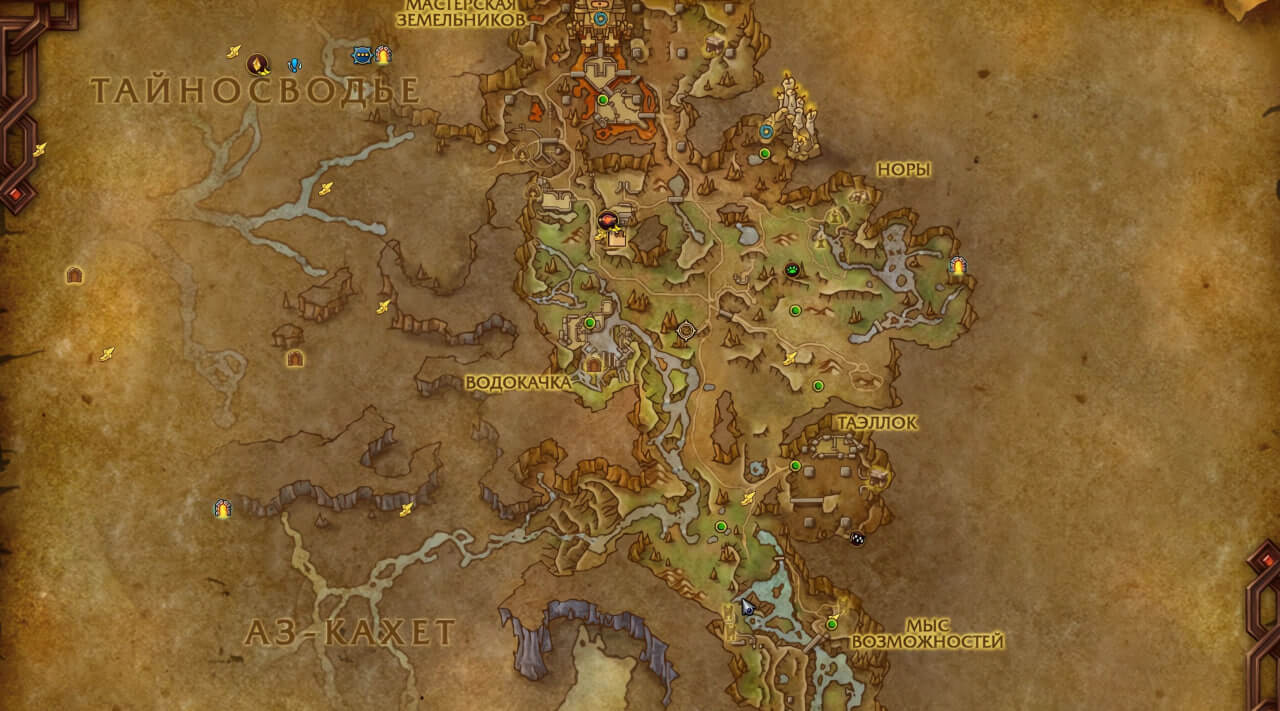Open the red fish quest marker

pos(606,220)
